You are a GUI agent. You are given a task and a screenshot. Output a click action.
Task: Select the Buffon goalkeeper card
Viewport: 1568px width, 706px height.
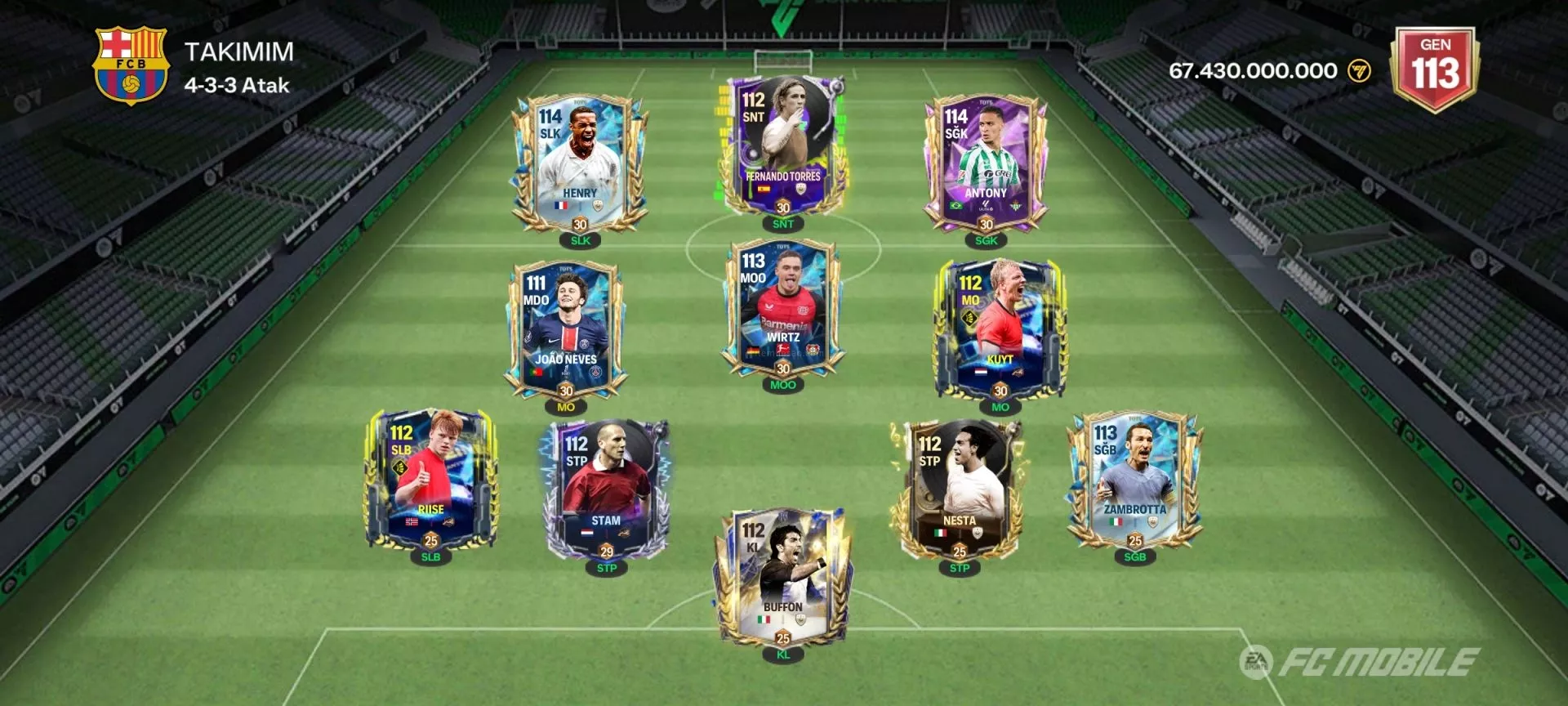tap(782, 576)
